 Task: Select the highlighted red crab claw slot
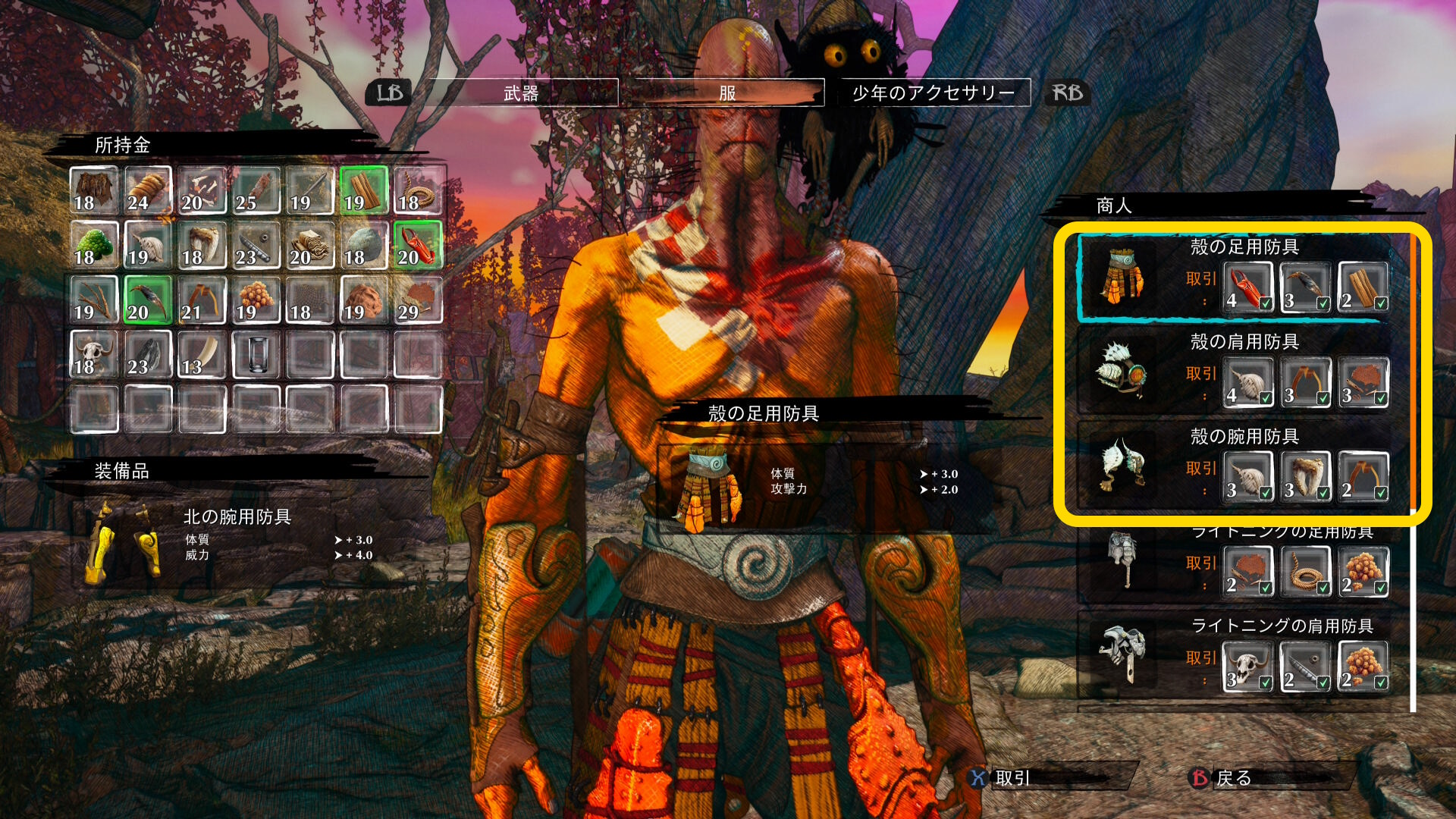point(418,245)
